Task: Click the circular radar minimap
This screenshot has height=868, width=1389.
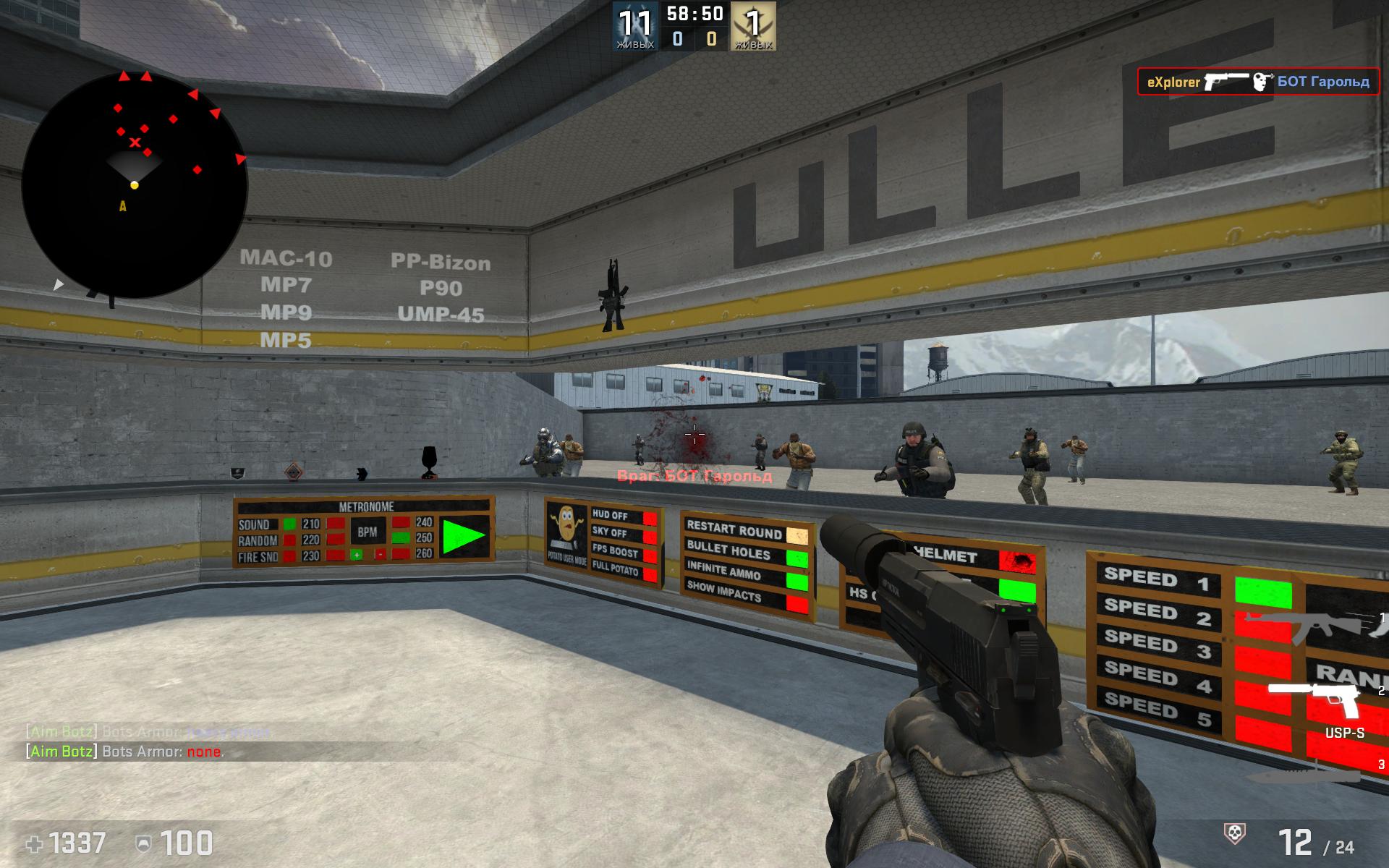Action: (135, 185)
